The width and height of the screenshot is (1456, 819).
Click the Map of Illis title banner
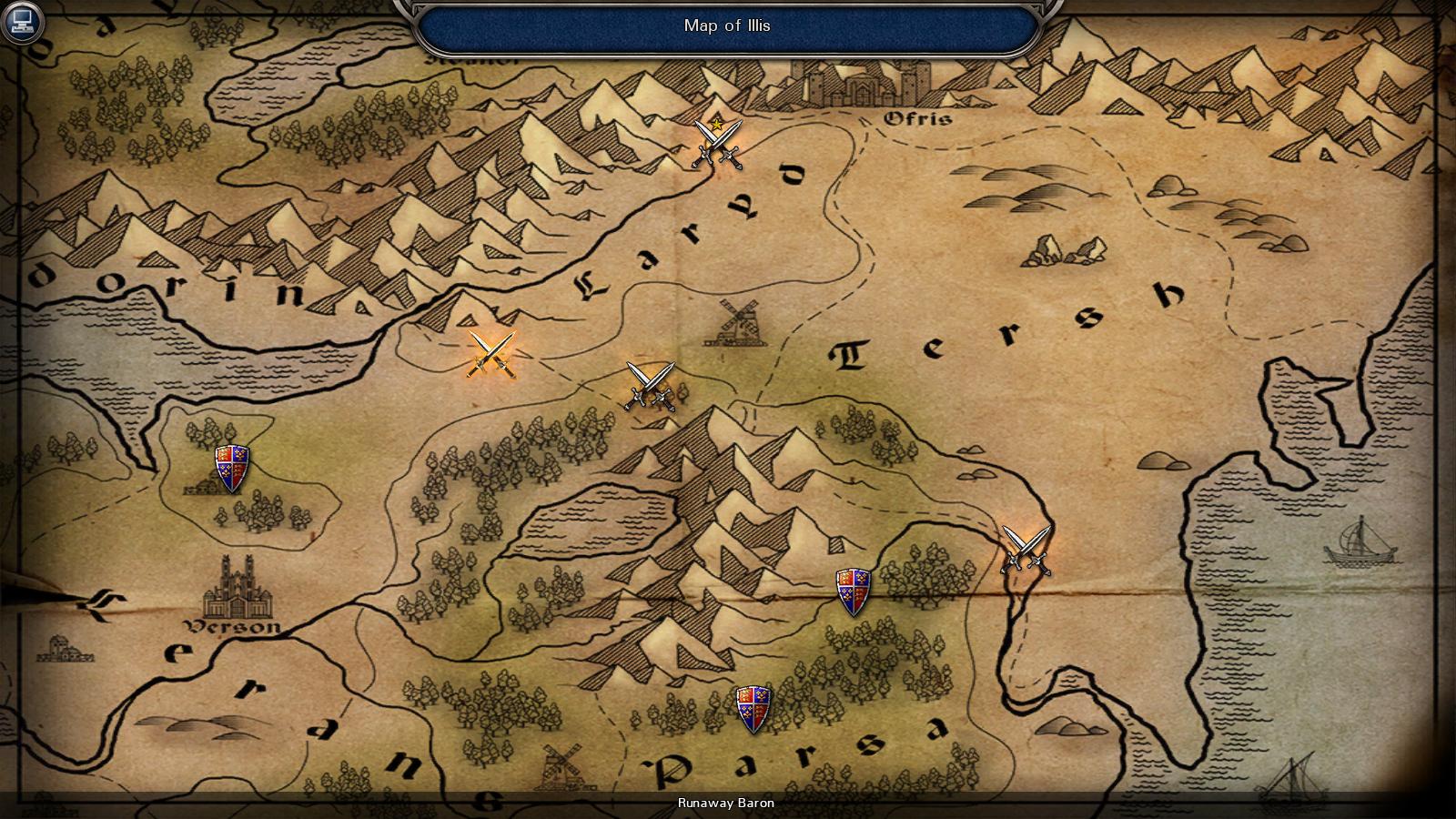pos(725,25)
